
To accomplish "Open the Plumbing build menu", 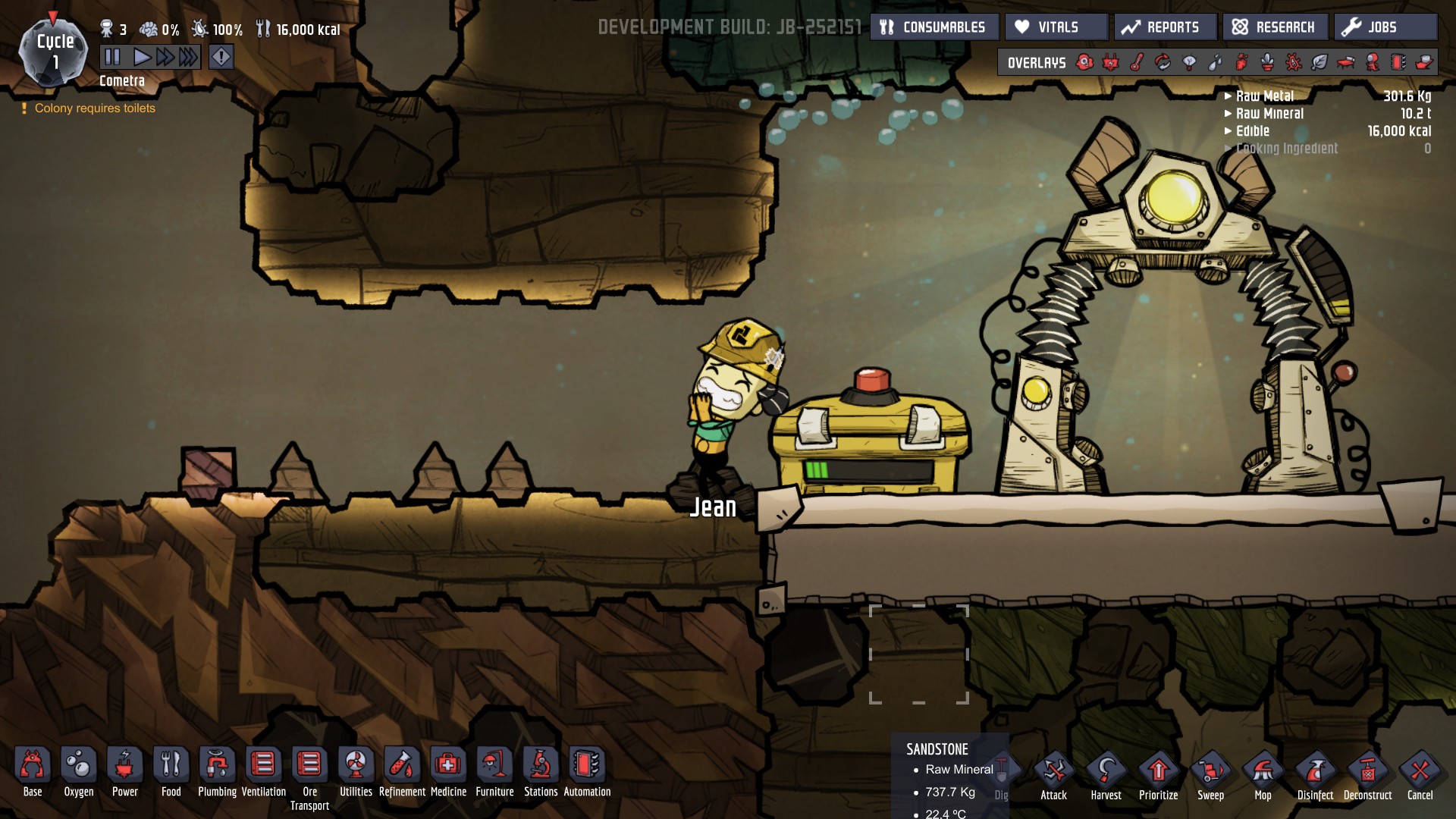I will (x=217, y=766).
